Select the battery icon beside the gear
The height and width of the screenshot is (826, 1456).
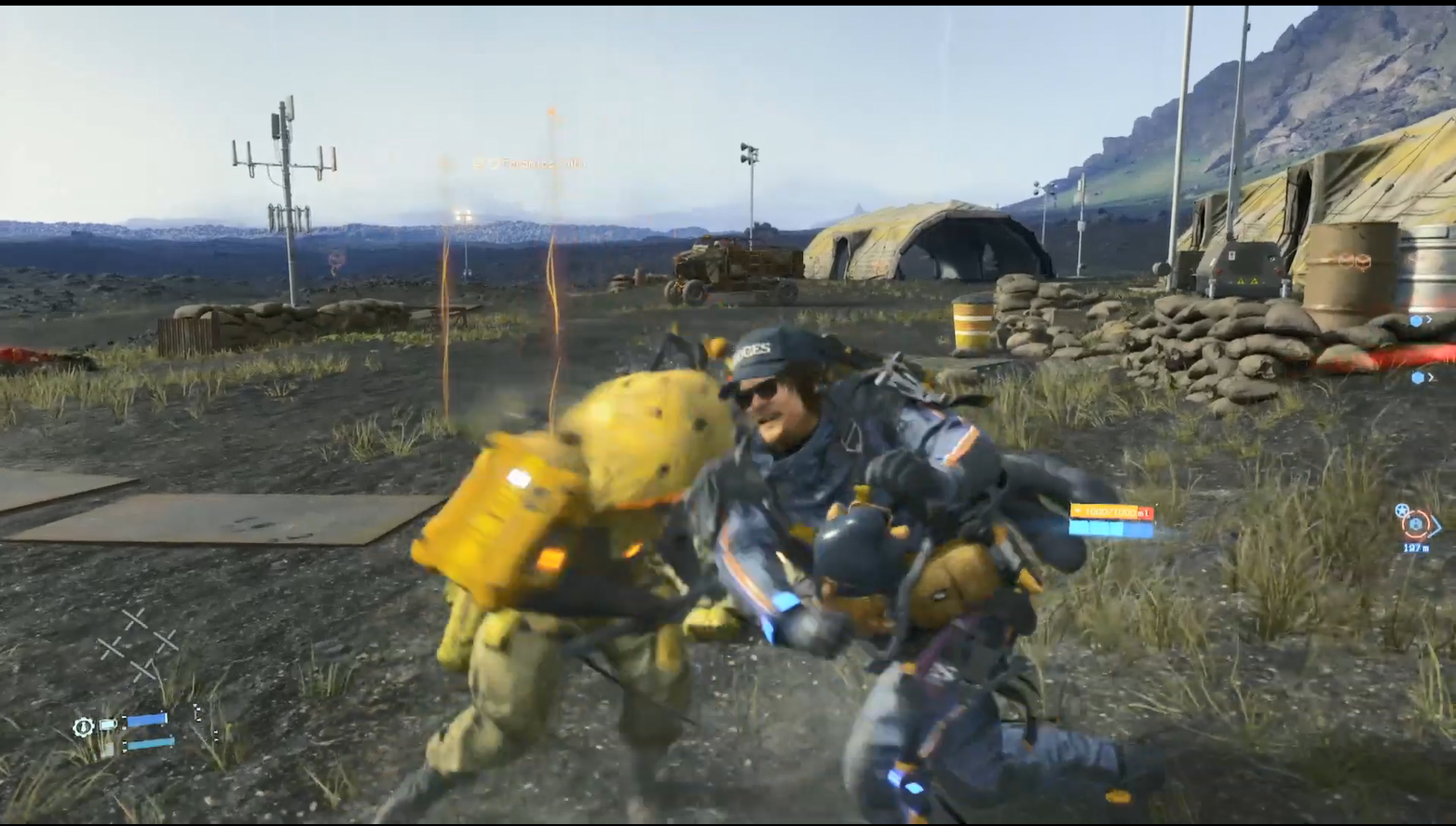(108, 724)
